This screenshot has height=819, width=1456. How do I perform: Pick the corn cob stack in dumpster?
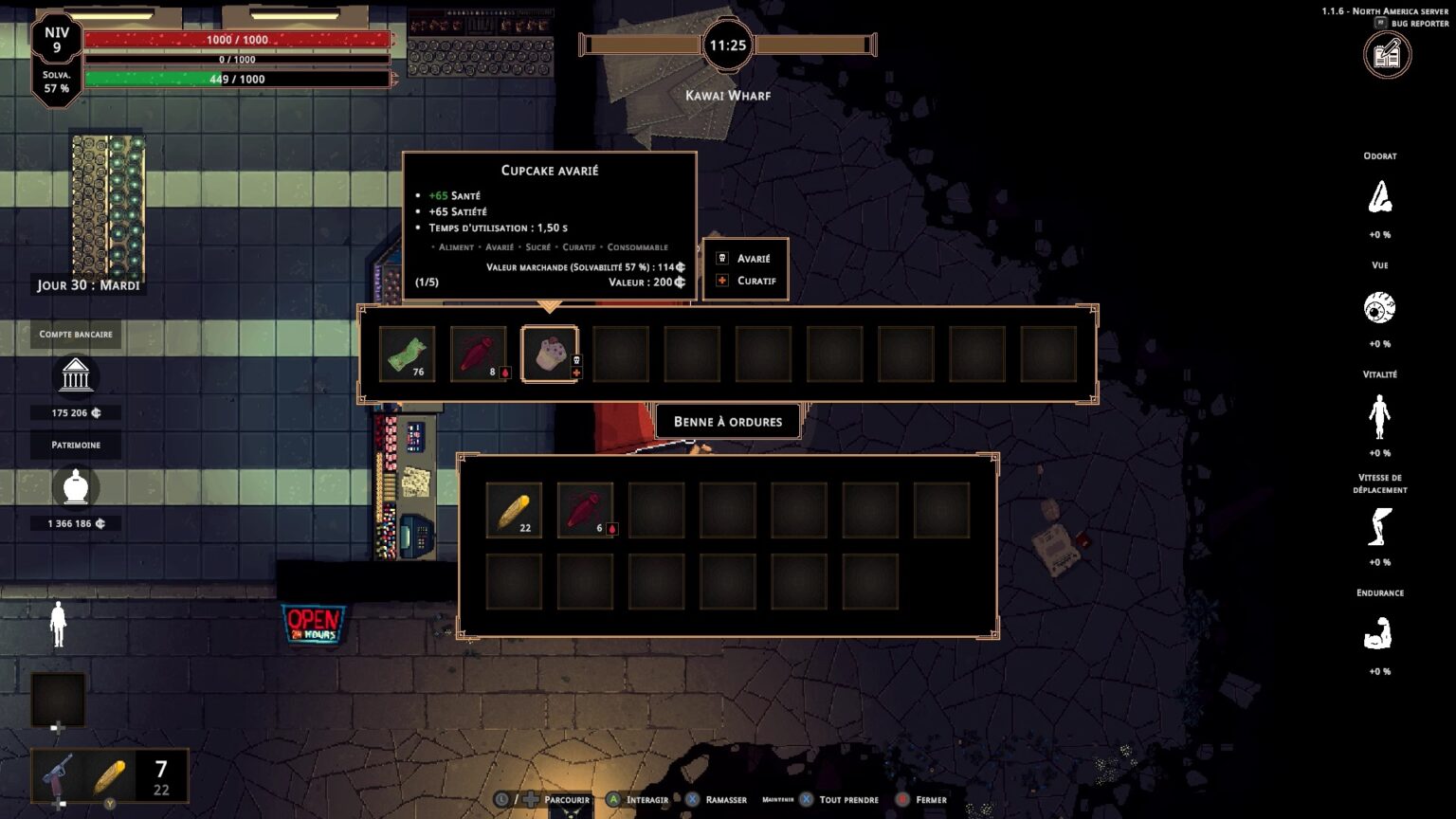point(514,510)
